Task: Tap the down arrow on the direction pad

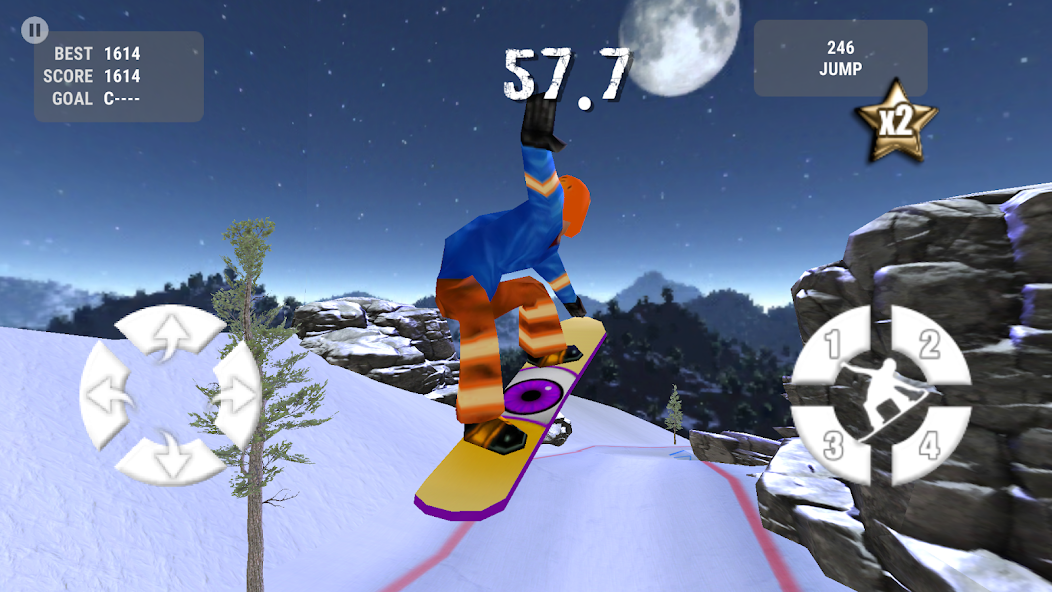Action: 169,458
